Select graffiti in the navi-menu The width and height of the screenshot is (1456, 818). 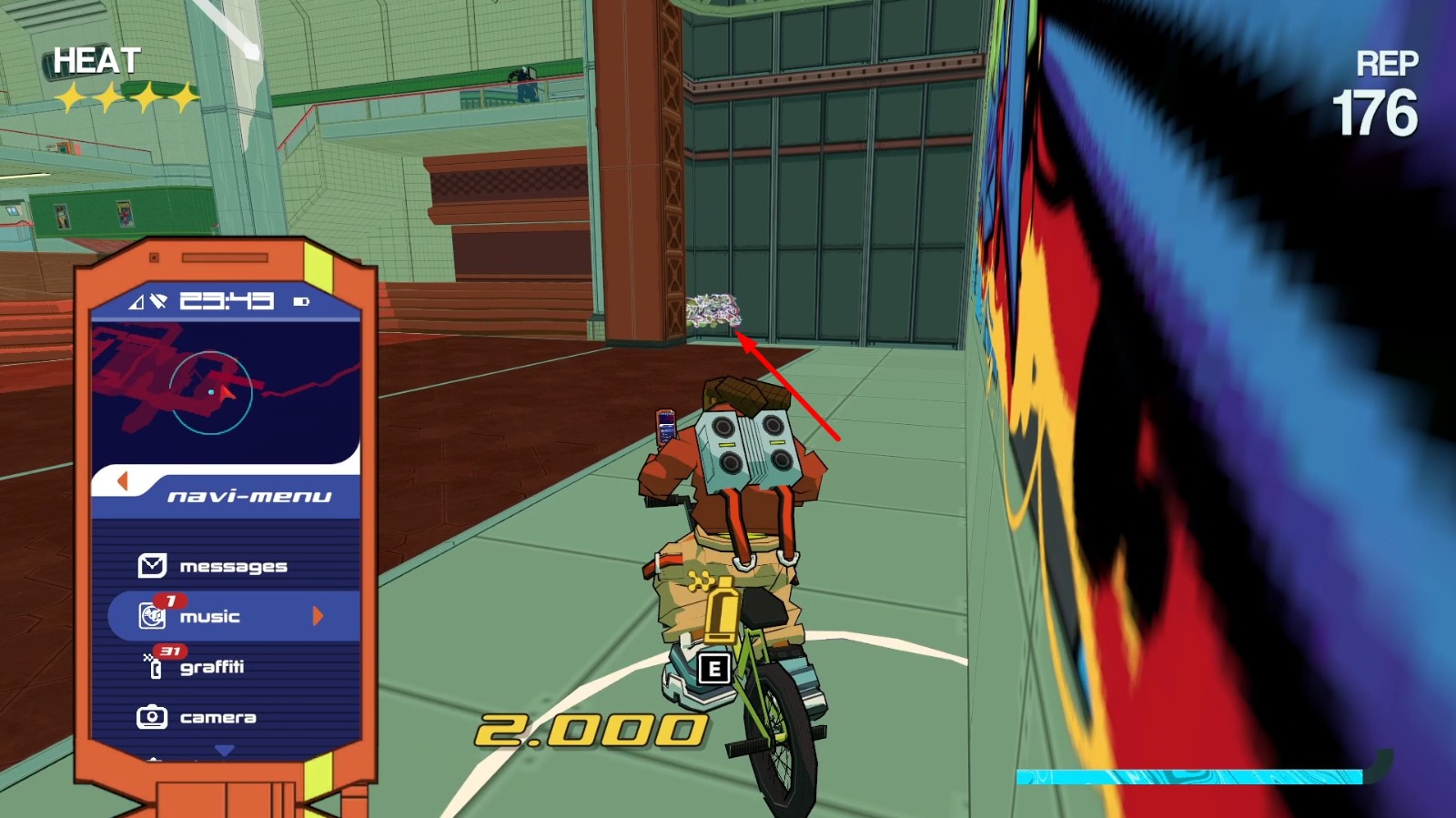tap(216, 667)
